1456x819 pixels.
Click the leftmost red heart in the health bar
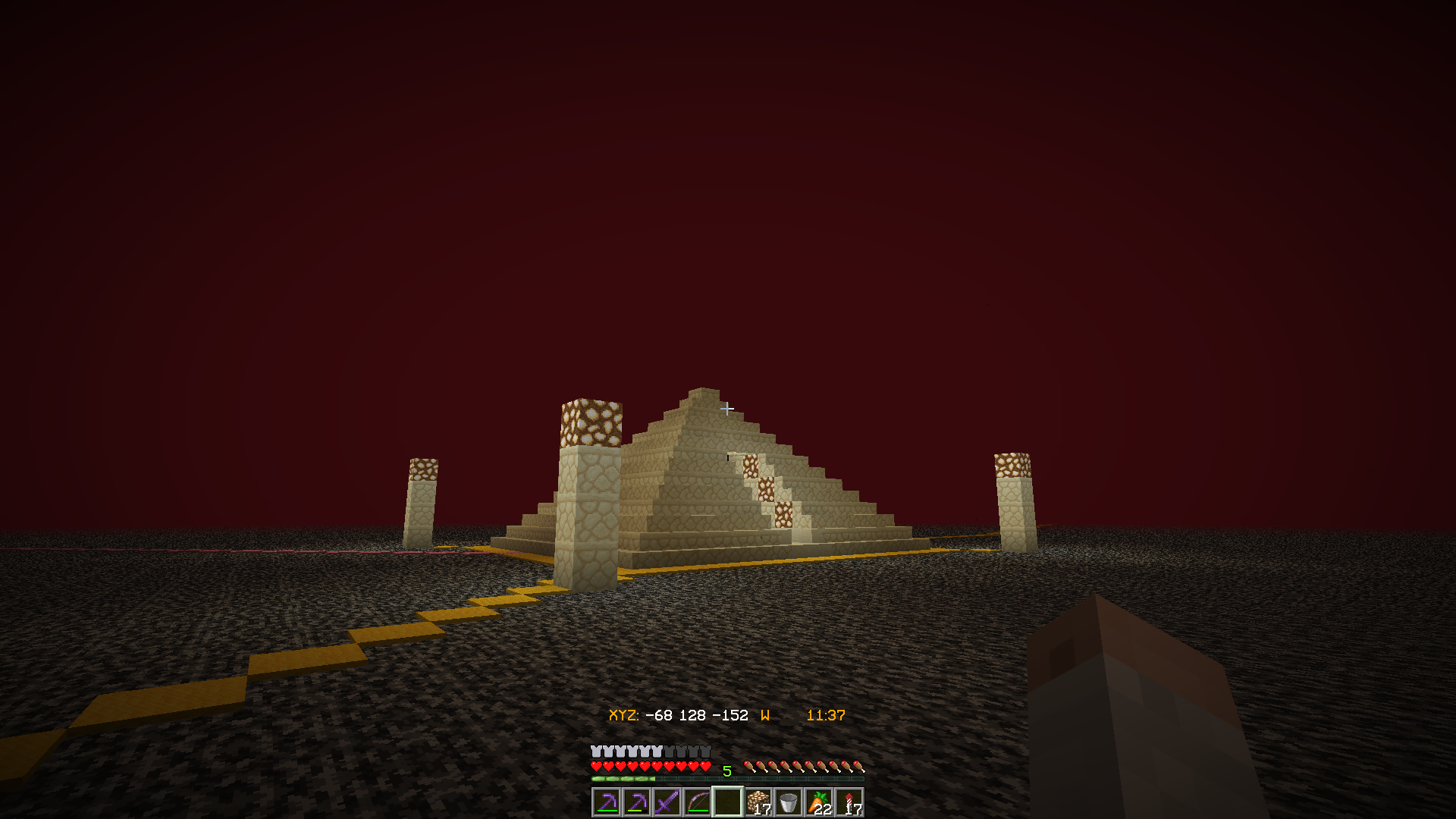click(597, 766)
